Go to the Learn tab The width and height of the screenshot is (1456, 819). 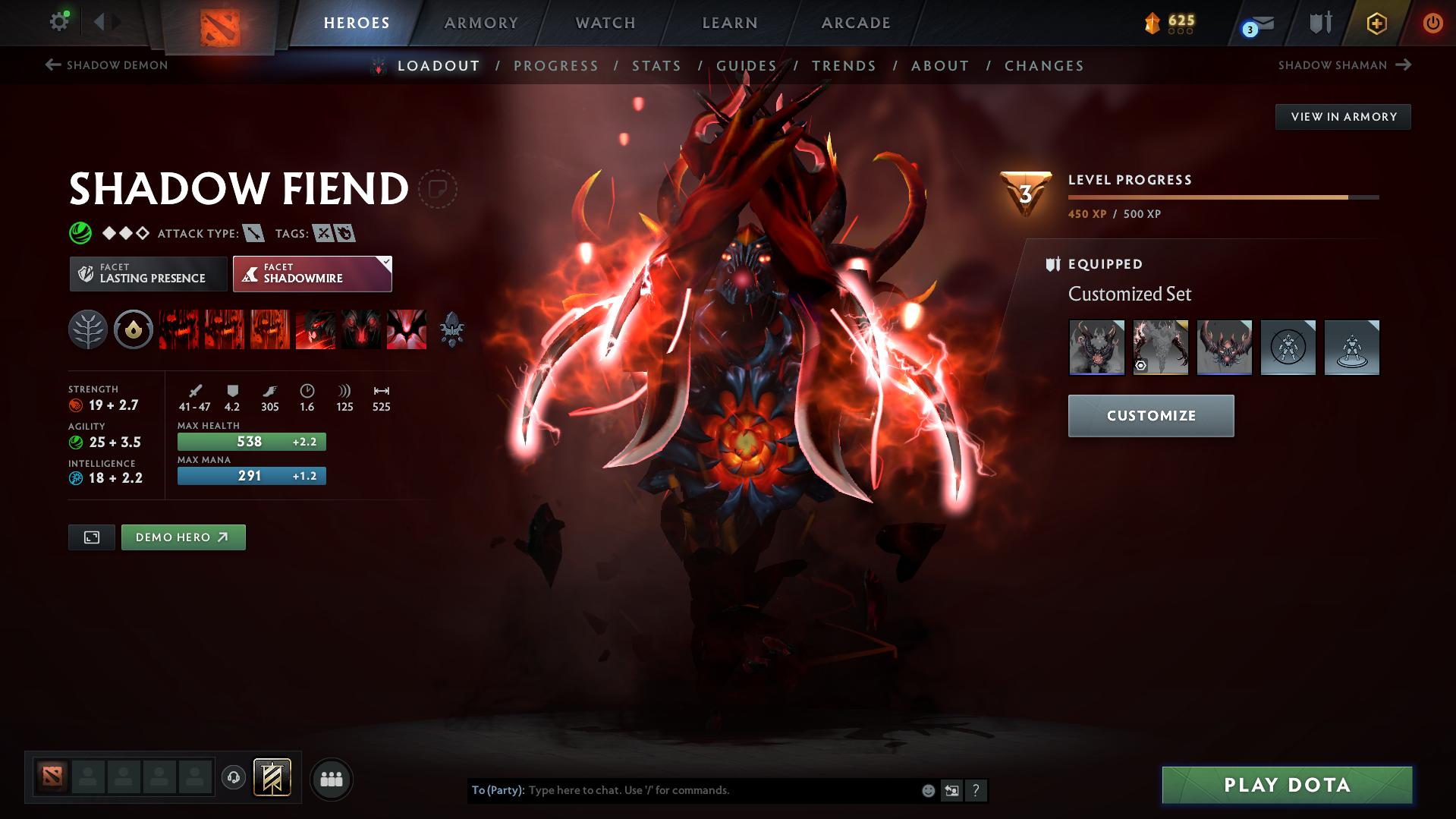730,23
